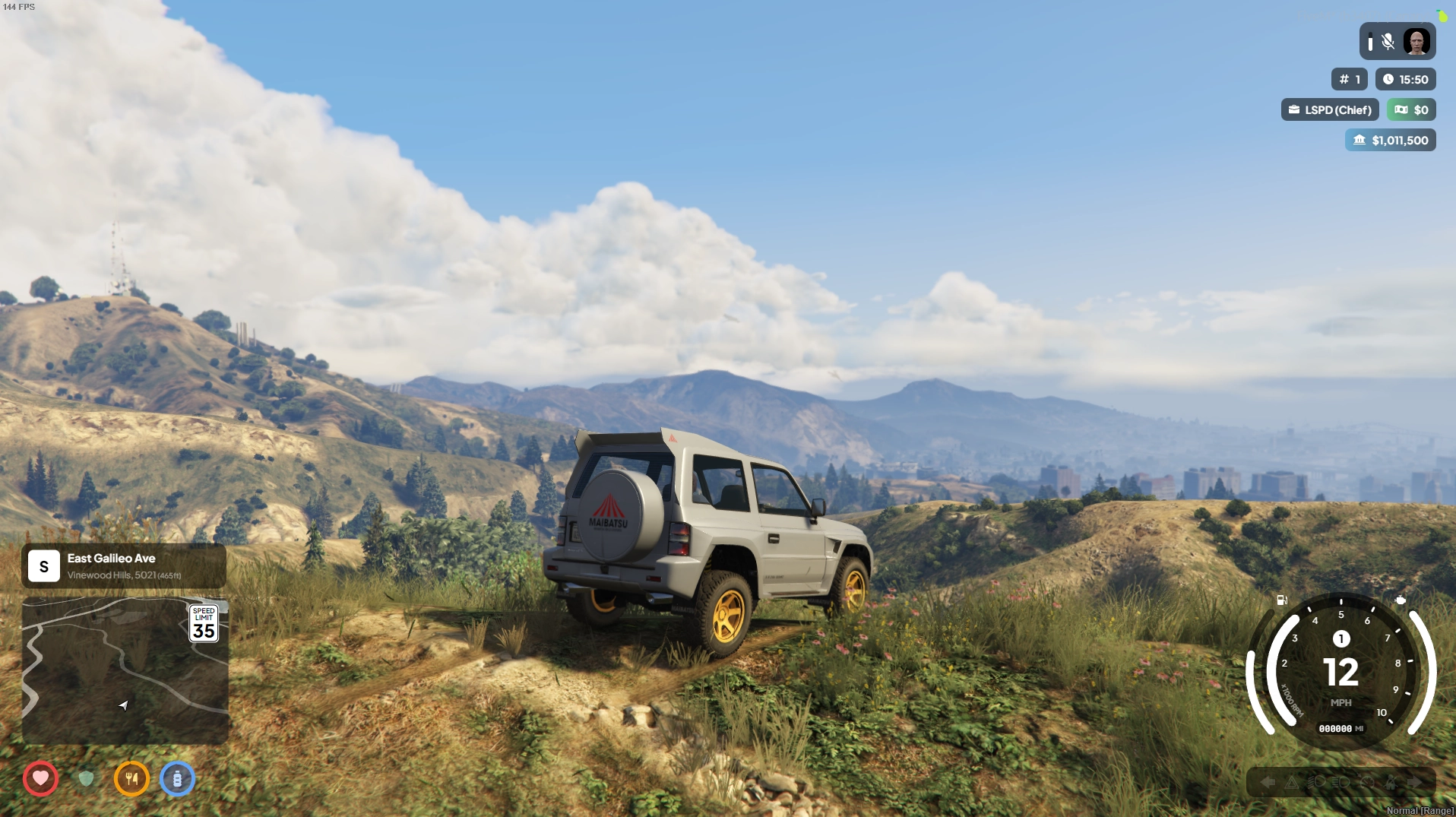
Task: Select the armor shield status icon
Action: pyautogui.click(x=87, y=779)
